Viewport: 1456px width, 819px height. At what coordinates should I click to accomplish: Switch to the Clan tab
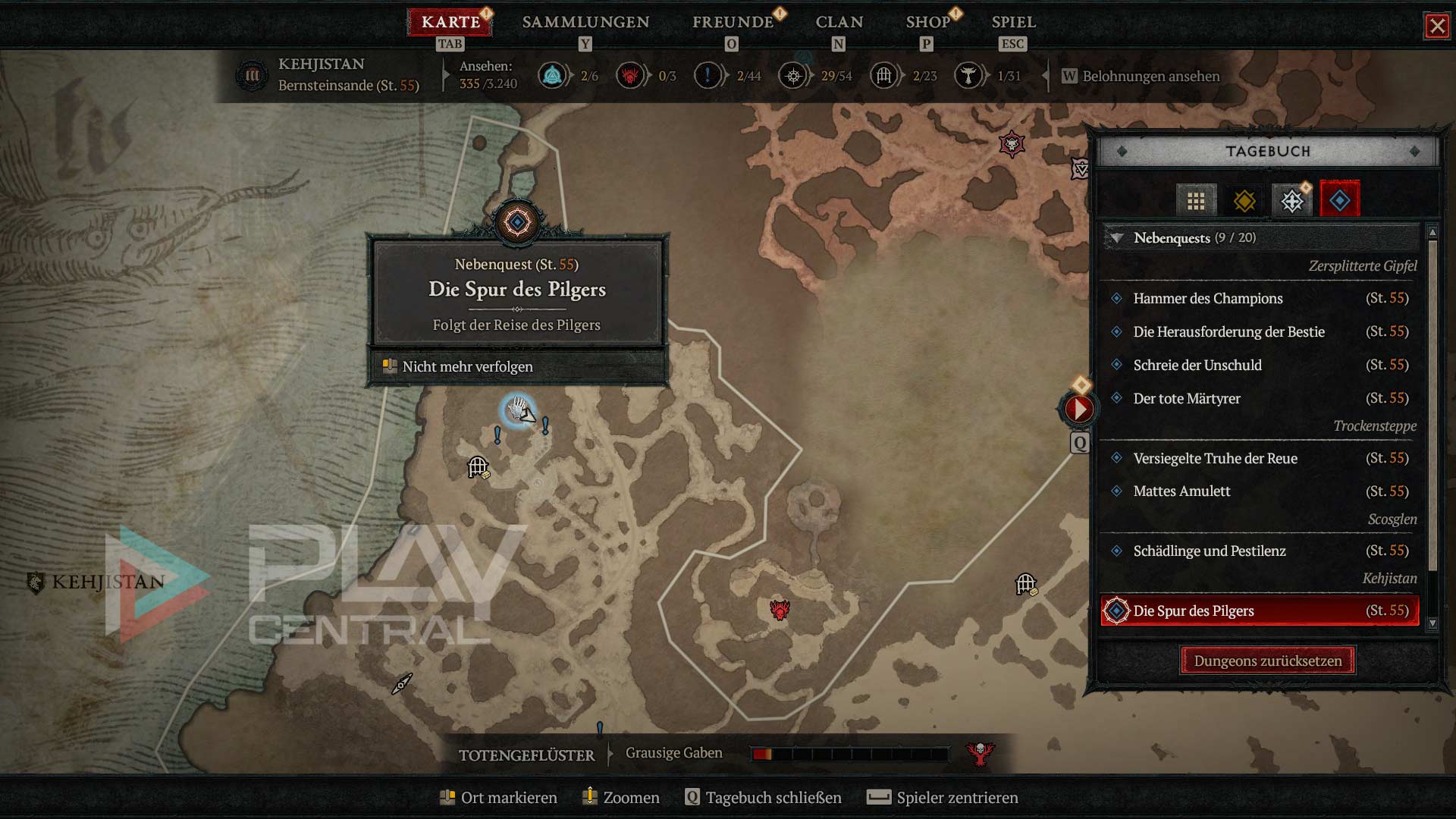coord(839,22)
